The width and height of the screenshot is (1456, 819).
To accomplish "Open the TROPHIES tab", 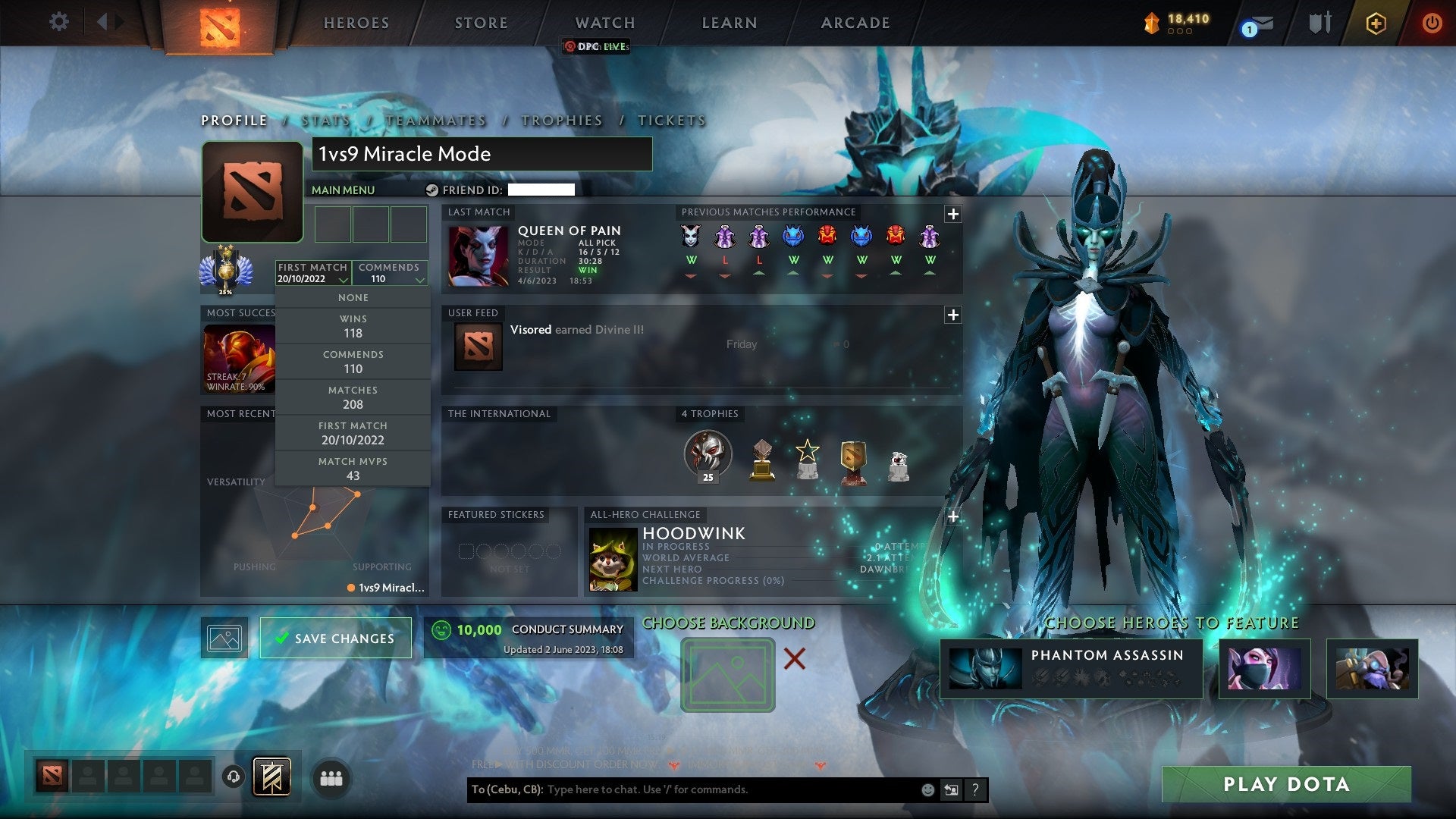I will [x=561, y=120].
